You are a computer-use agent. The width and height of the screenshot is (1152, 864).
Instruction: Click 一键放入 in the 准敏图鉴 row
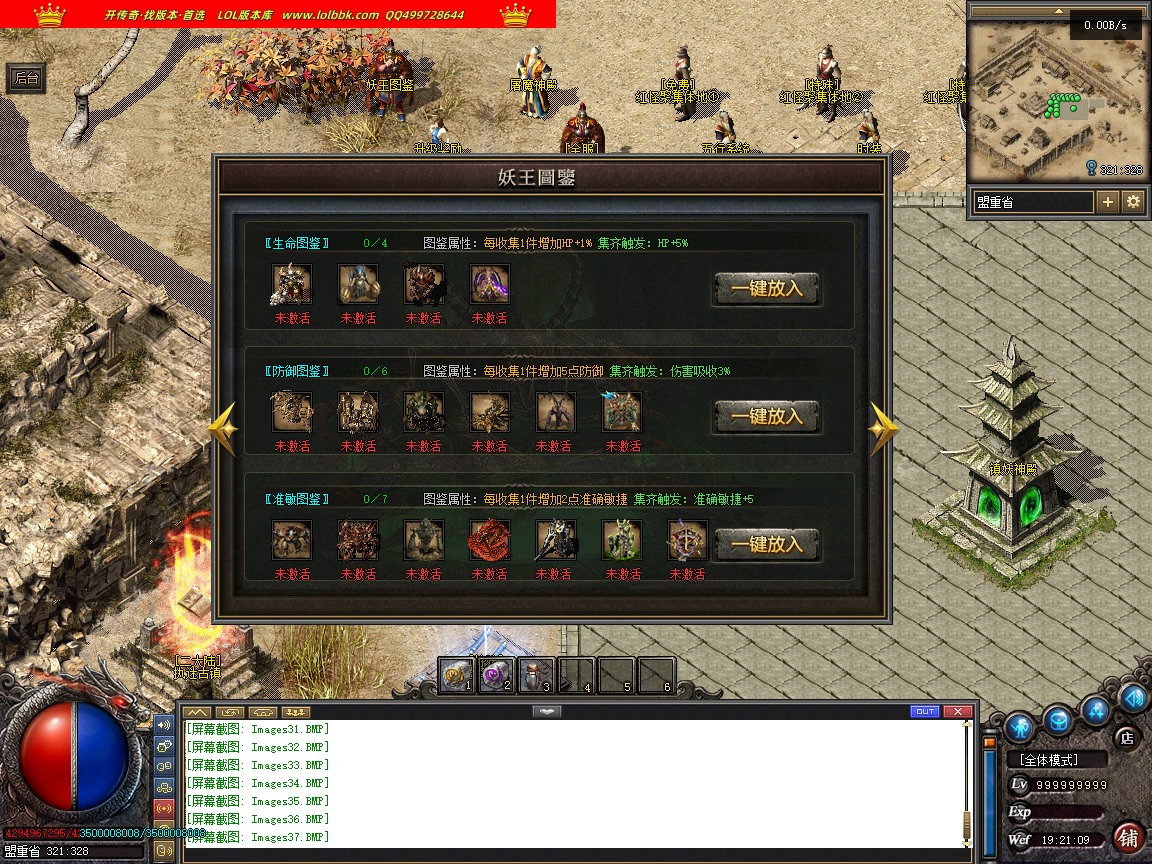pos(766,545)
